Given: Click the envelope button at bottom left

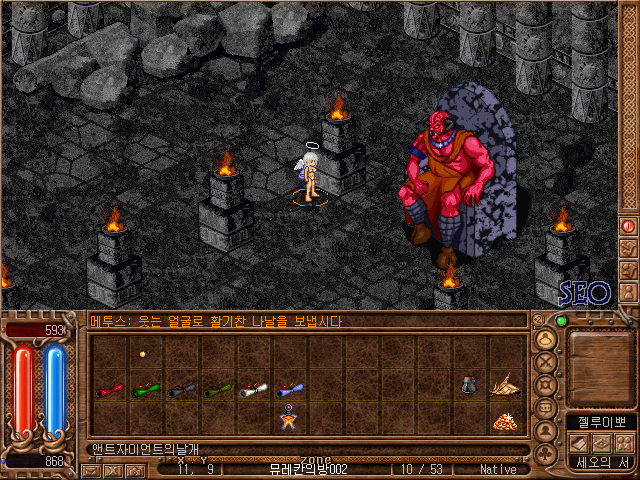Looking at the screenshot, I should coord(91,470).
